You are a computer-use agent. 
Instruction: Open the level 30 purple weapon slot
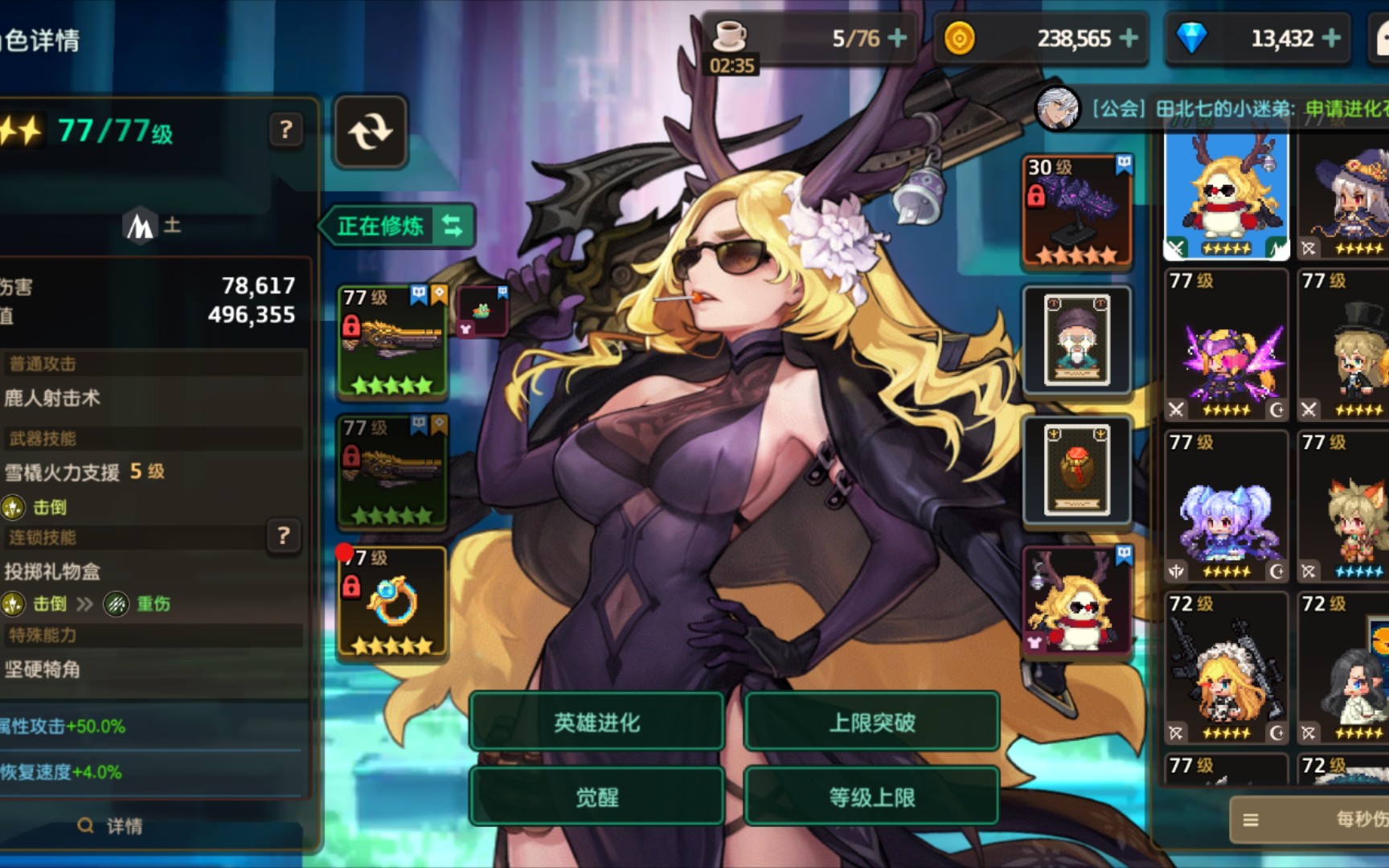1077,211
